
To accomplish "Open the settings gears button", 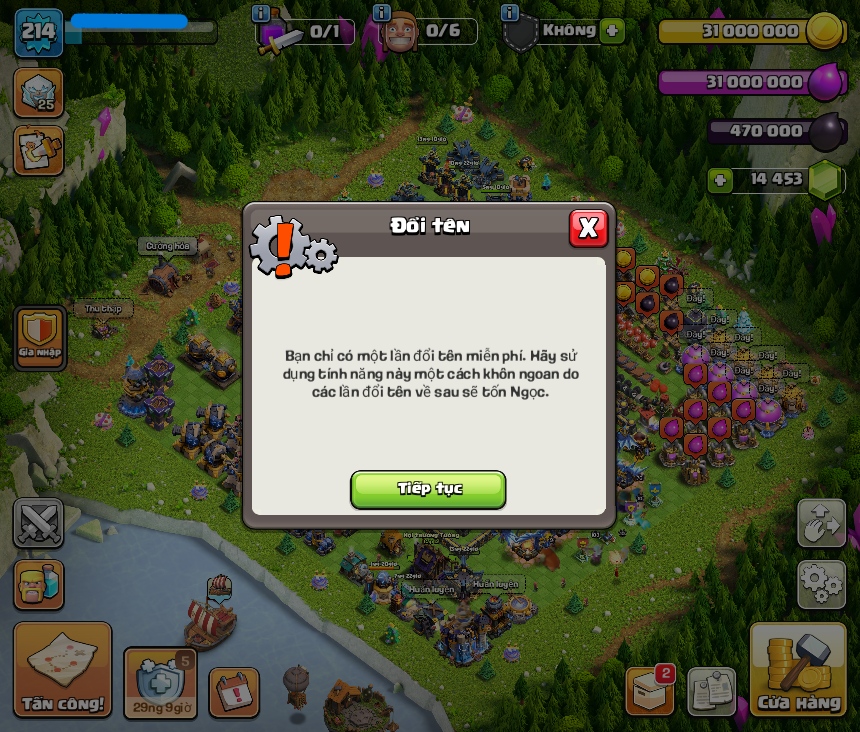I will pos(821,584).
